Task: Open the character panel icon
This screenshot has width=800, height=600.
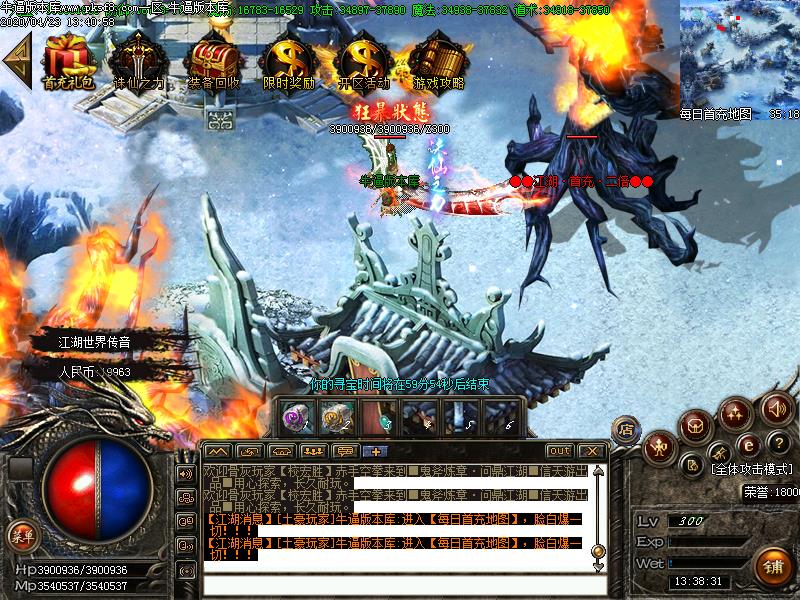Action: click(x=658, y=447)
